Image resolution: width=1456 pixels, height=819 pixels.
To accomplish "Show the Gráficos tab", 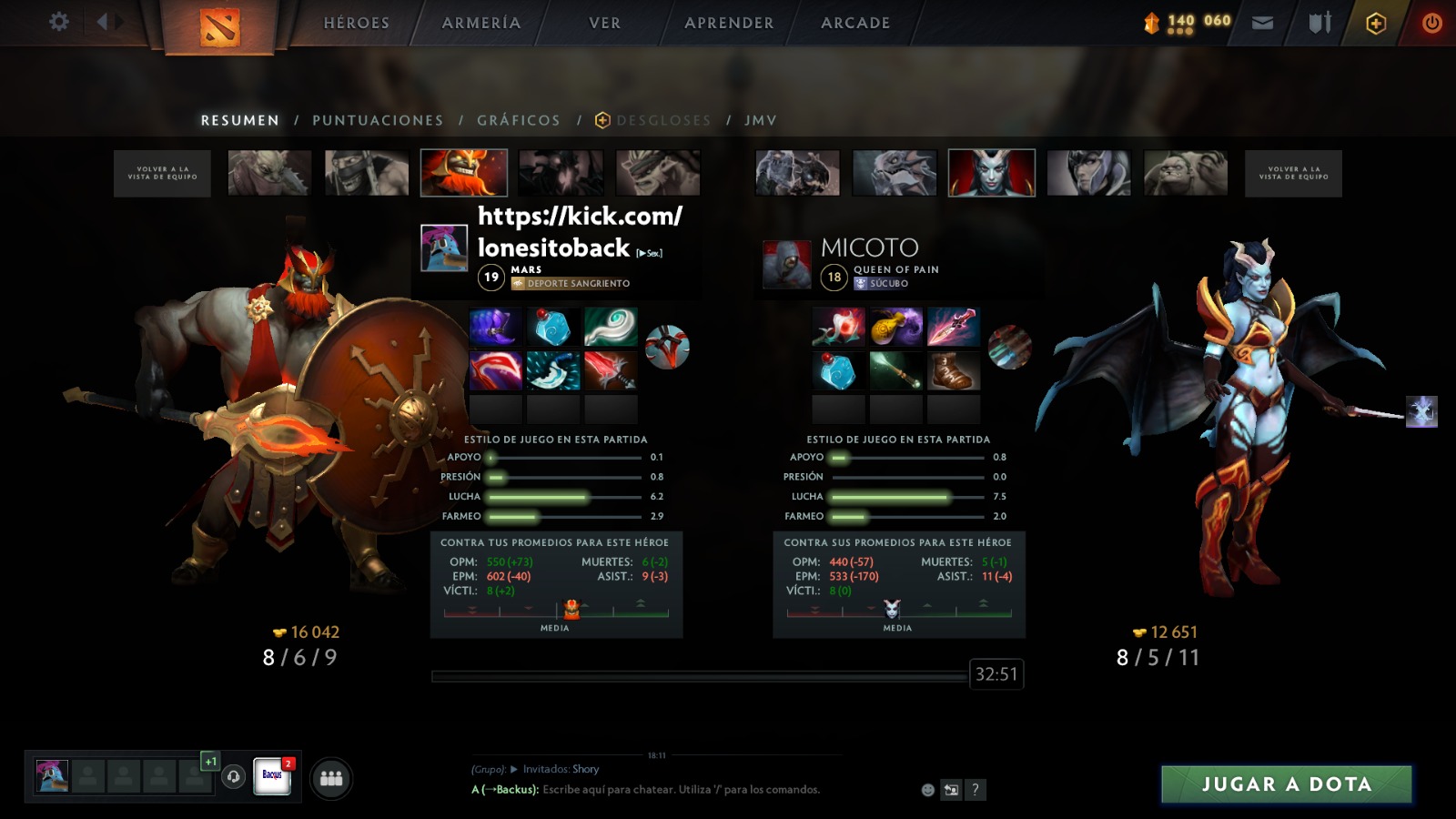I will click(x=519, y=120).
